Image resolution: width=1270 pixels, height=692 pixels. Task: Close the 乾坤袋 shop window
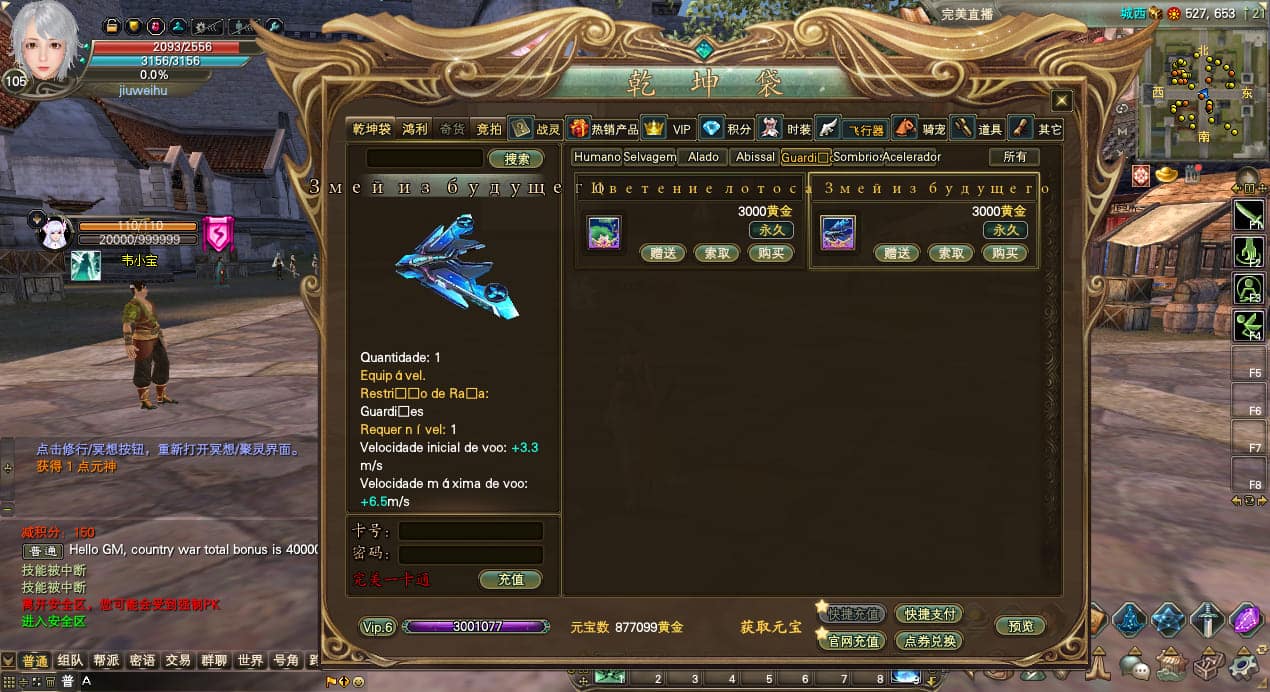[1062, 101]
